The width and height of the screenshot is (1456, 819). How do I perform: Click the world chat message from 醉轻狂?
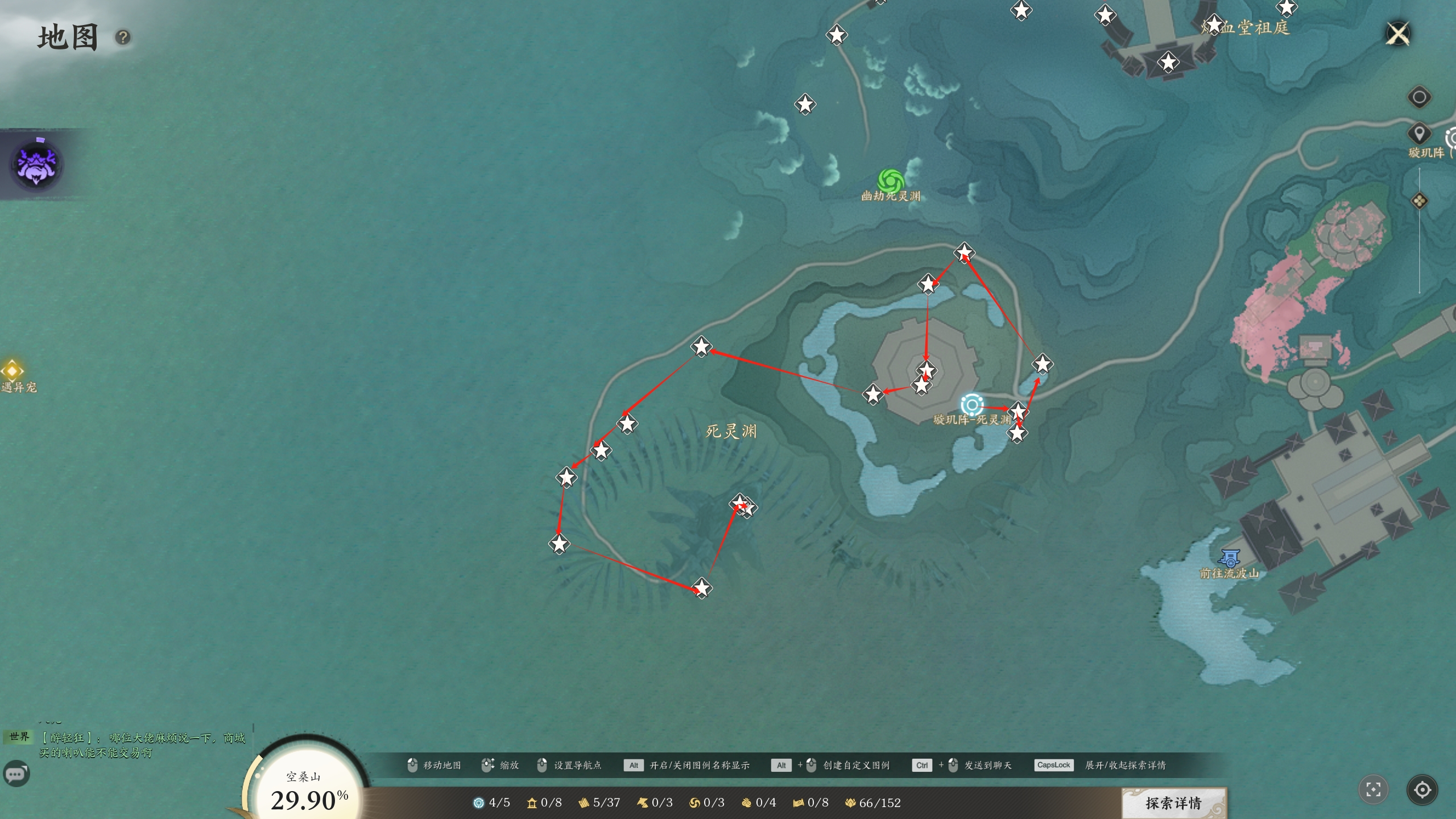(142, 745)
